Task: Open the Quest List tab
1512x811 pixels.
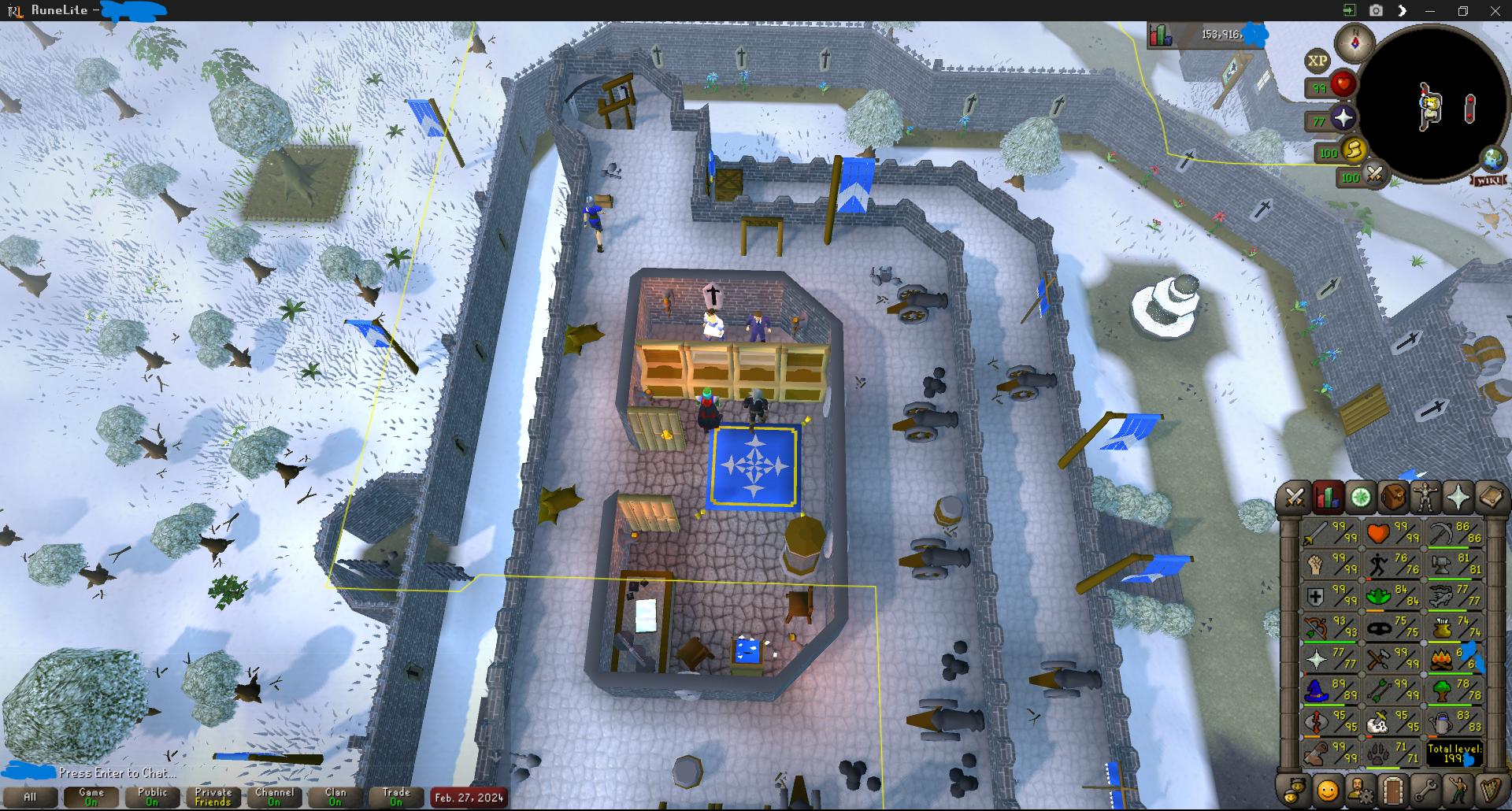Action: 1360,498
